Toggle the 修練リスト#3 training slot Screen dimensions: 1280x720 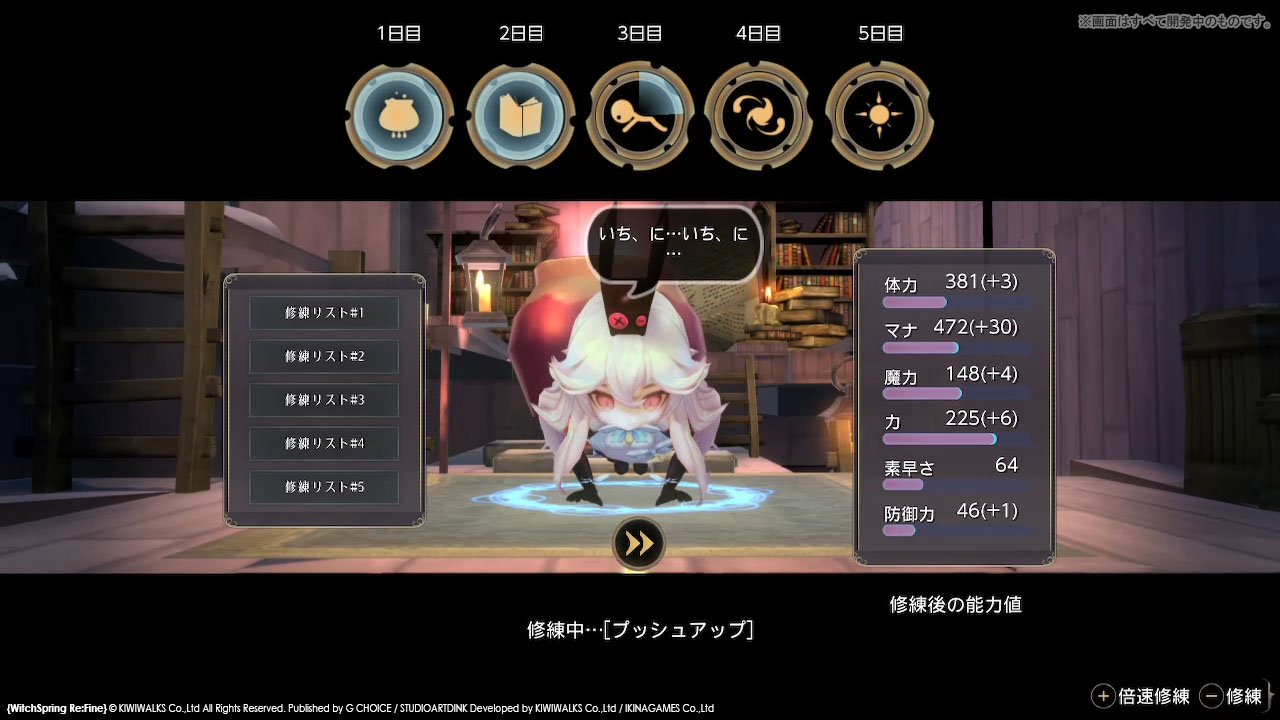tap(323, 400)
